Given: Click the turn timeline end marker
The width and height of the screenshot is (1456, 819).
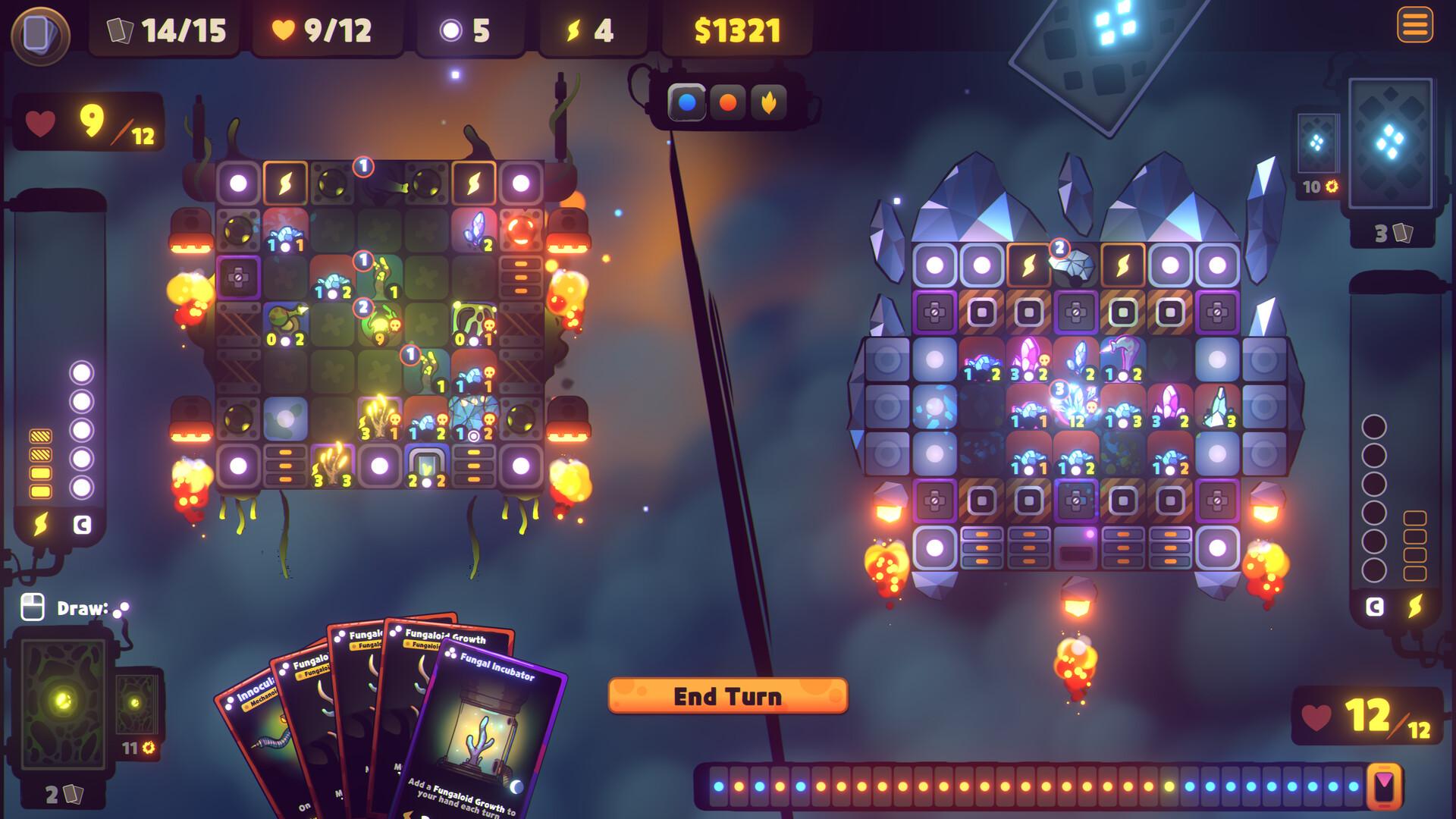Looking at the screenshot, I should click(1385, 786).
